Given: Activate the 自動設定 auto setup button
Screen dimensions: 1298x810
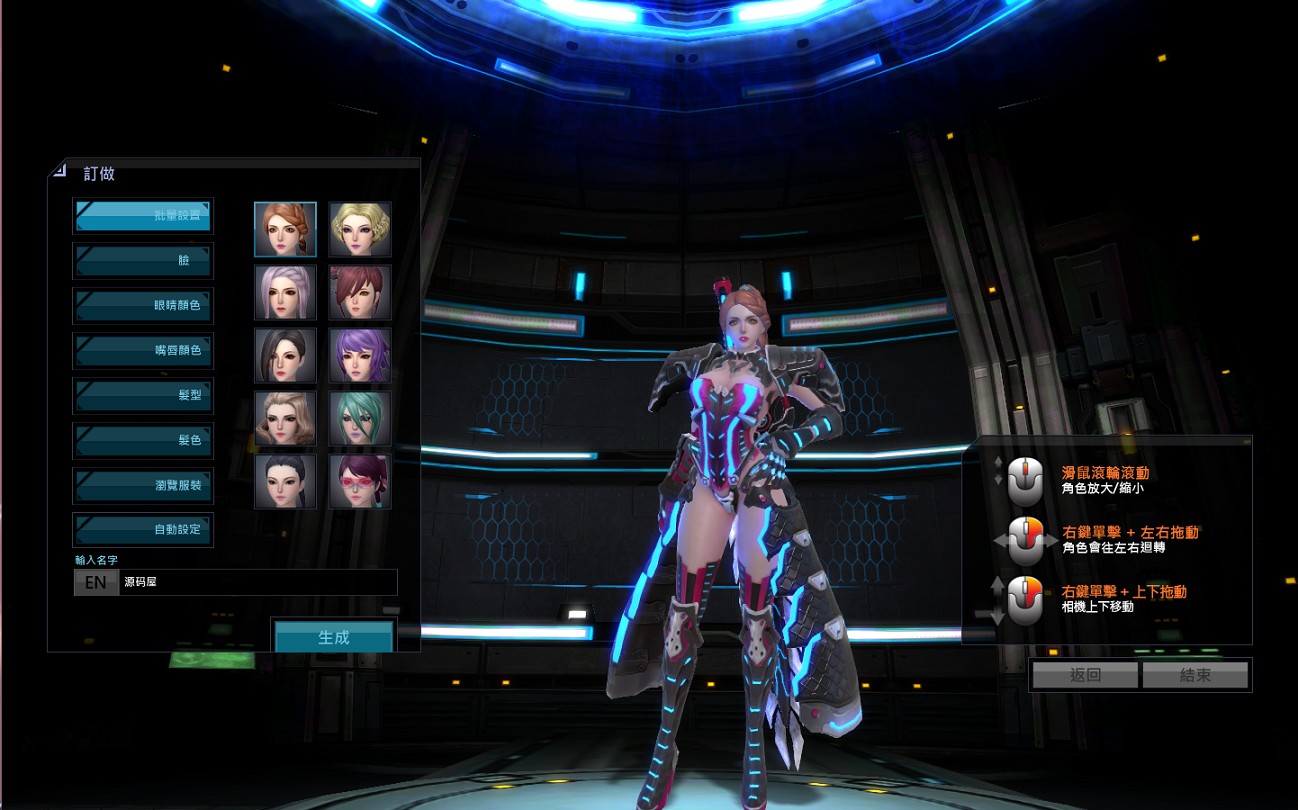Looking at the screenshot, I should click(x=143, y=530).
